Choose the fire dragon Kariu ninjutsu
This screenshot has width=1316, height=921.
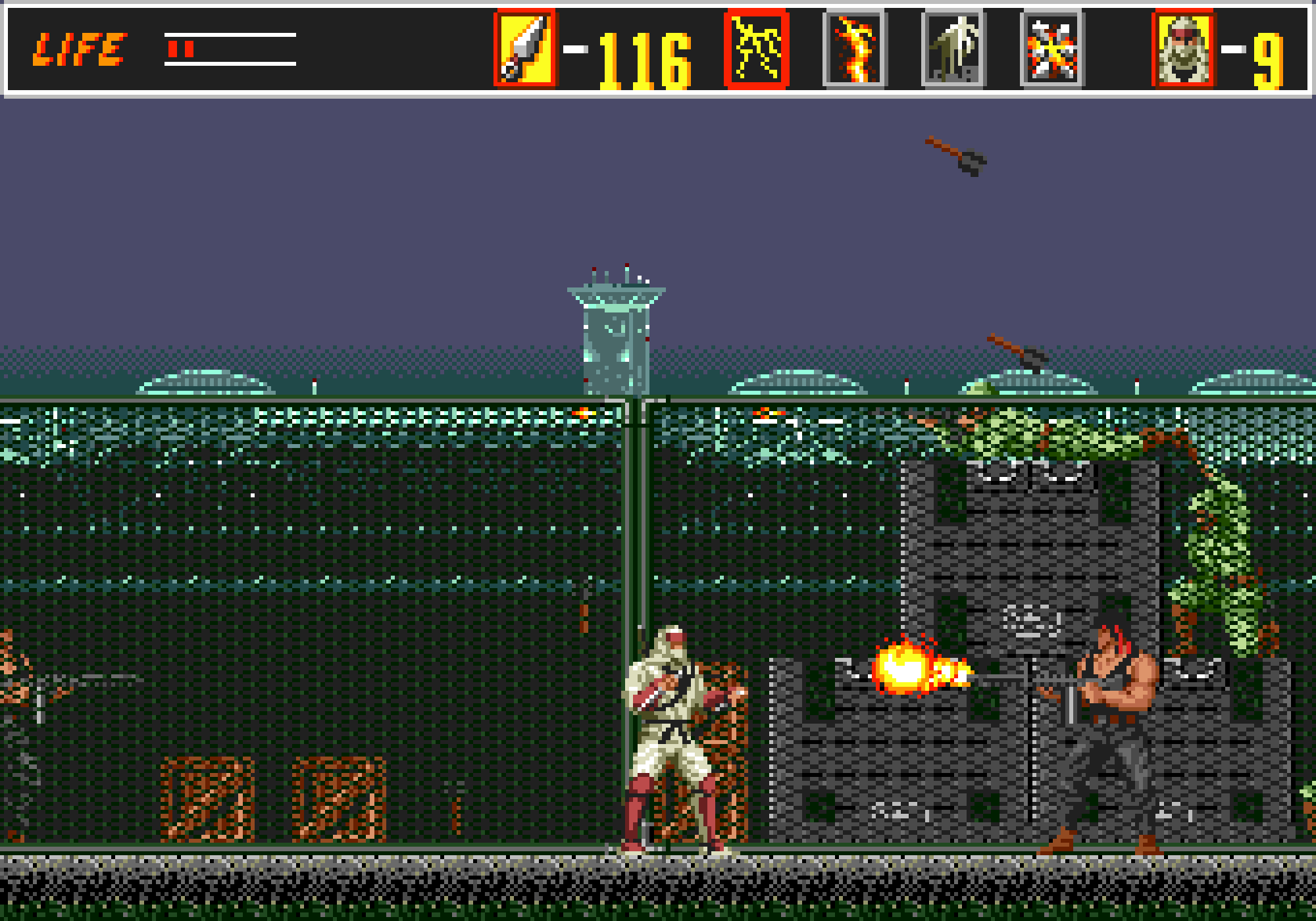coord(855,49)
